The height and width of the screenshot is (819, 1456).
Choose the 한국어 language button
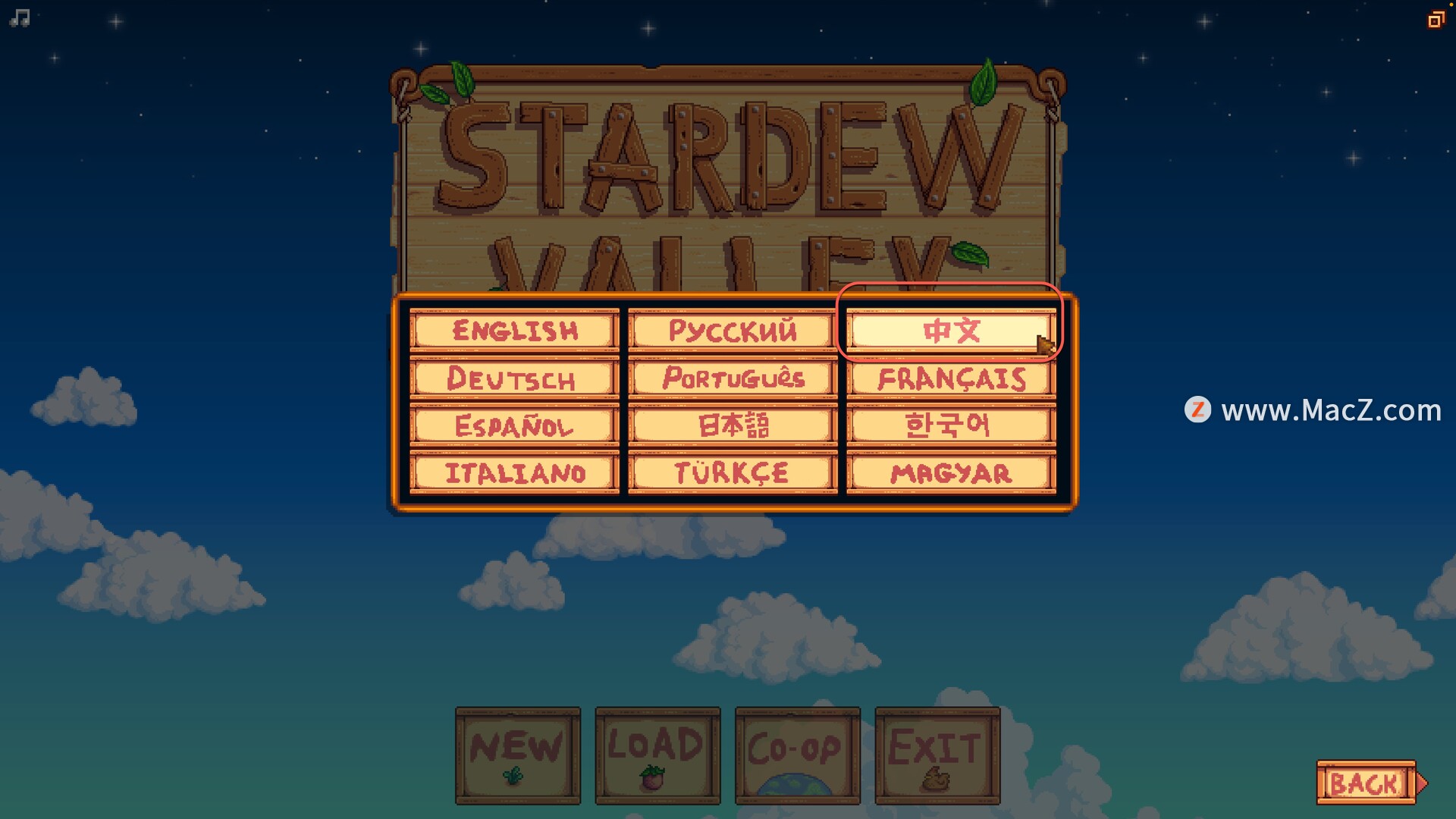[951, 425]
